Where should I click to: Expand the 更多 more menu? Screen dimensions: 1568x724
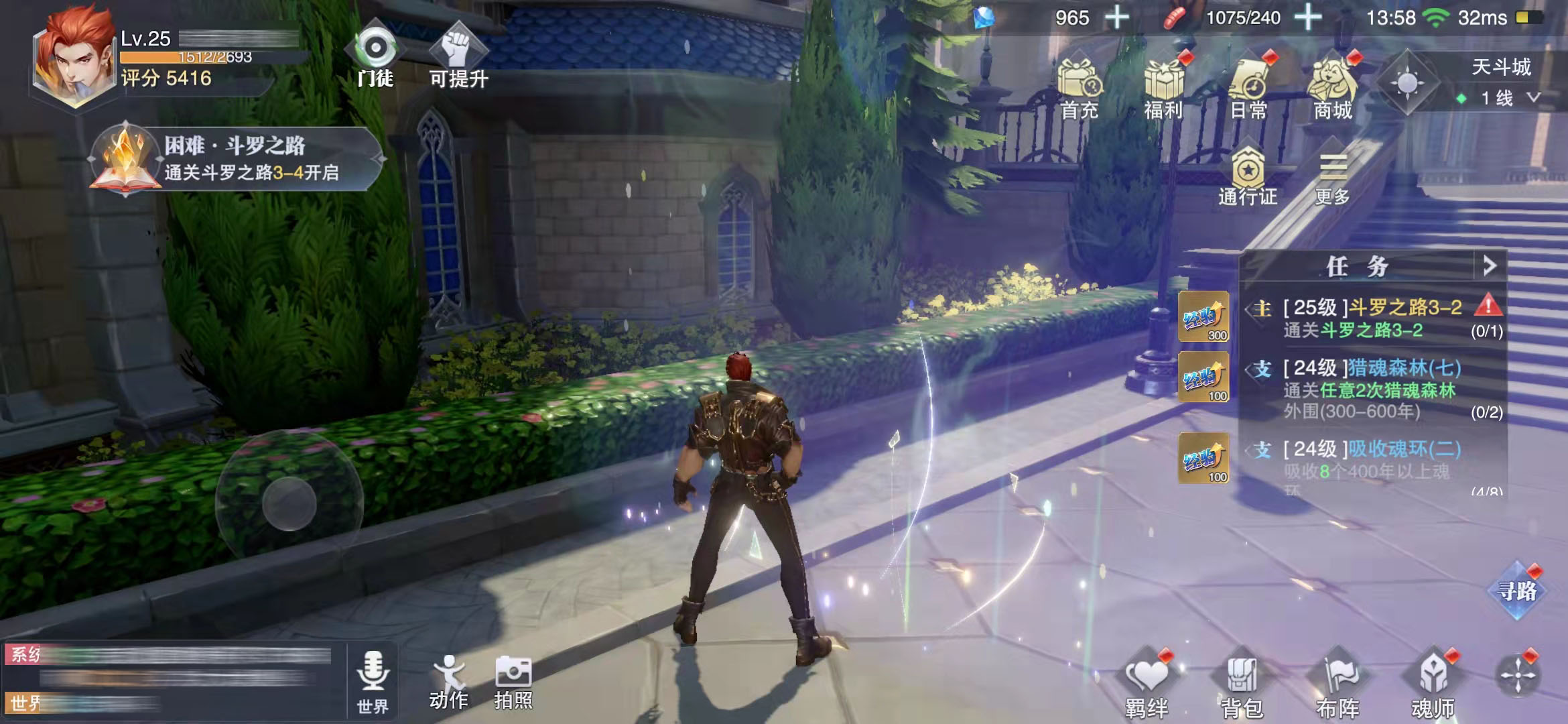pos(1332,177)
